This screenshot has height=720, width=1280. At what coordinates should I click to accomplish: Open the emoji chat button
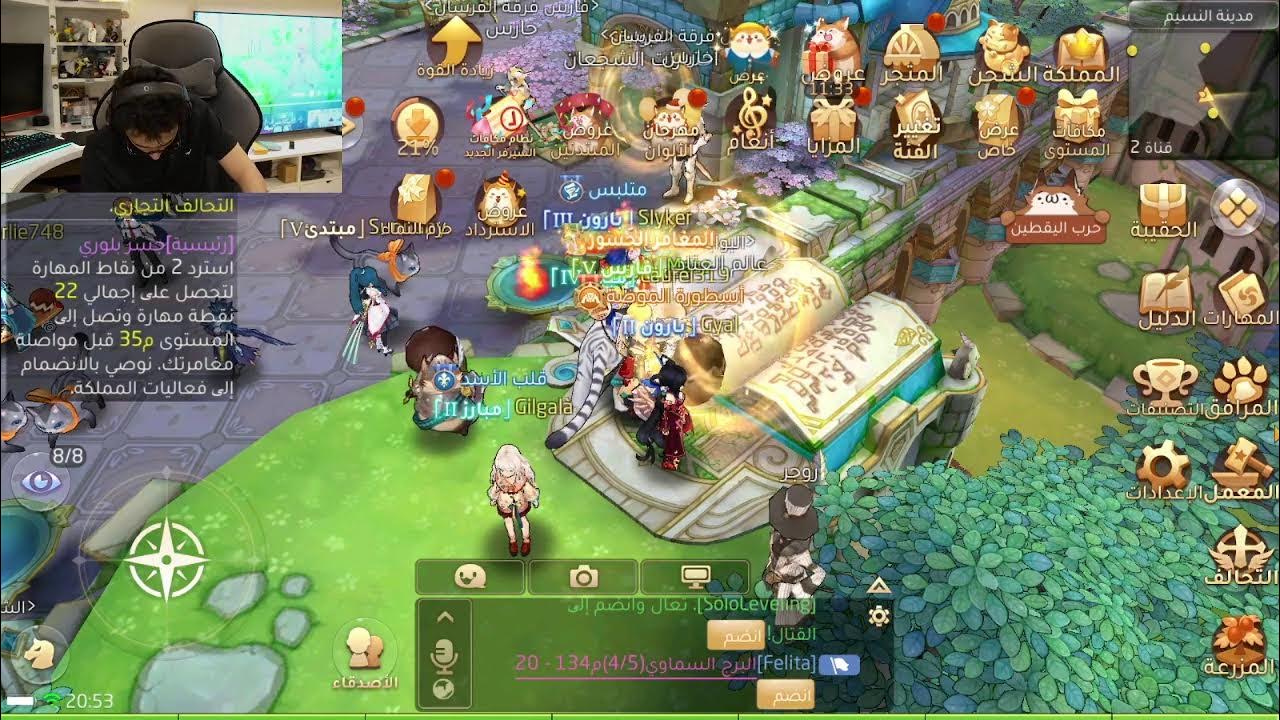(x=469, y=577)
